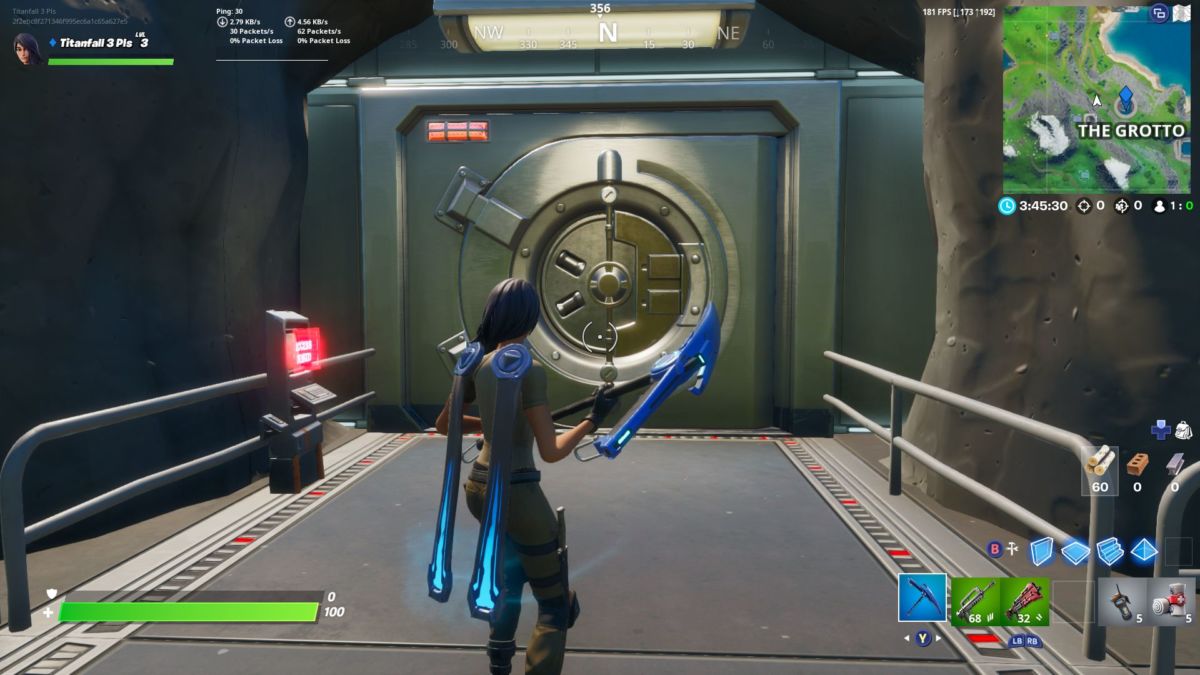1200x675 pixels.
Task: Choose the stairs building piece
Action: coord(1109,550)
